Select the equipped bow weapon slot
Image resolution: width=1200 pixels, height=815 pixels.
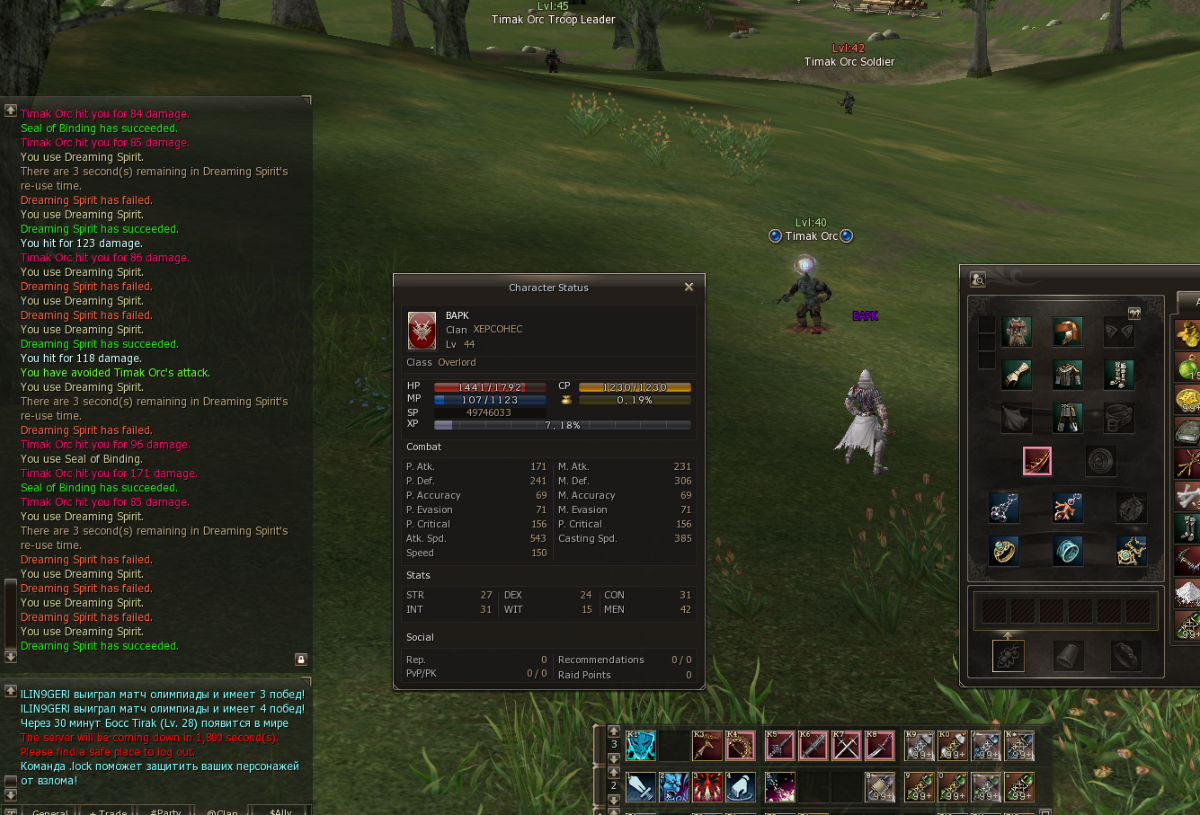[x=1037, y=461]
